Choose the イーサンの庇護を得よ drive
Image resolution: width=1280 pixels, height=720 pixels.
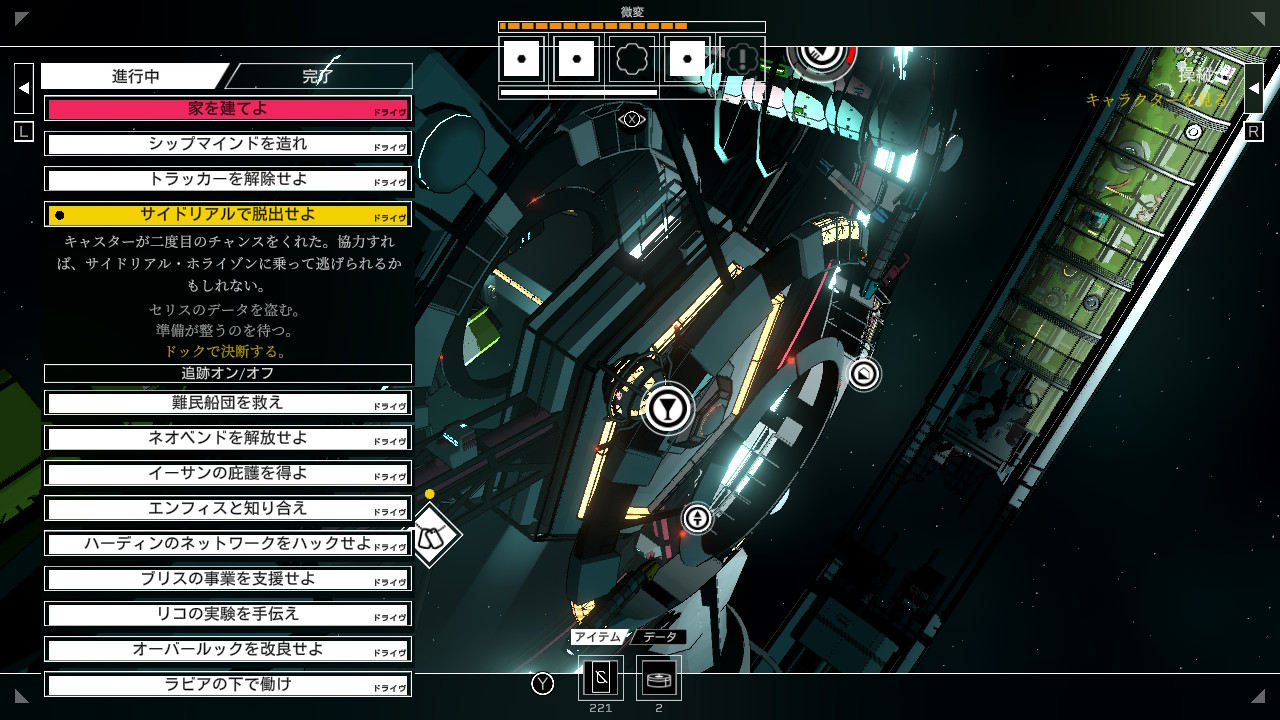[x=228, y=473]
